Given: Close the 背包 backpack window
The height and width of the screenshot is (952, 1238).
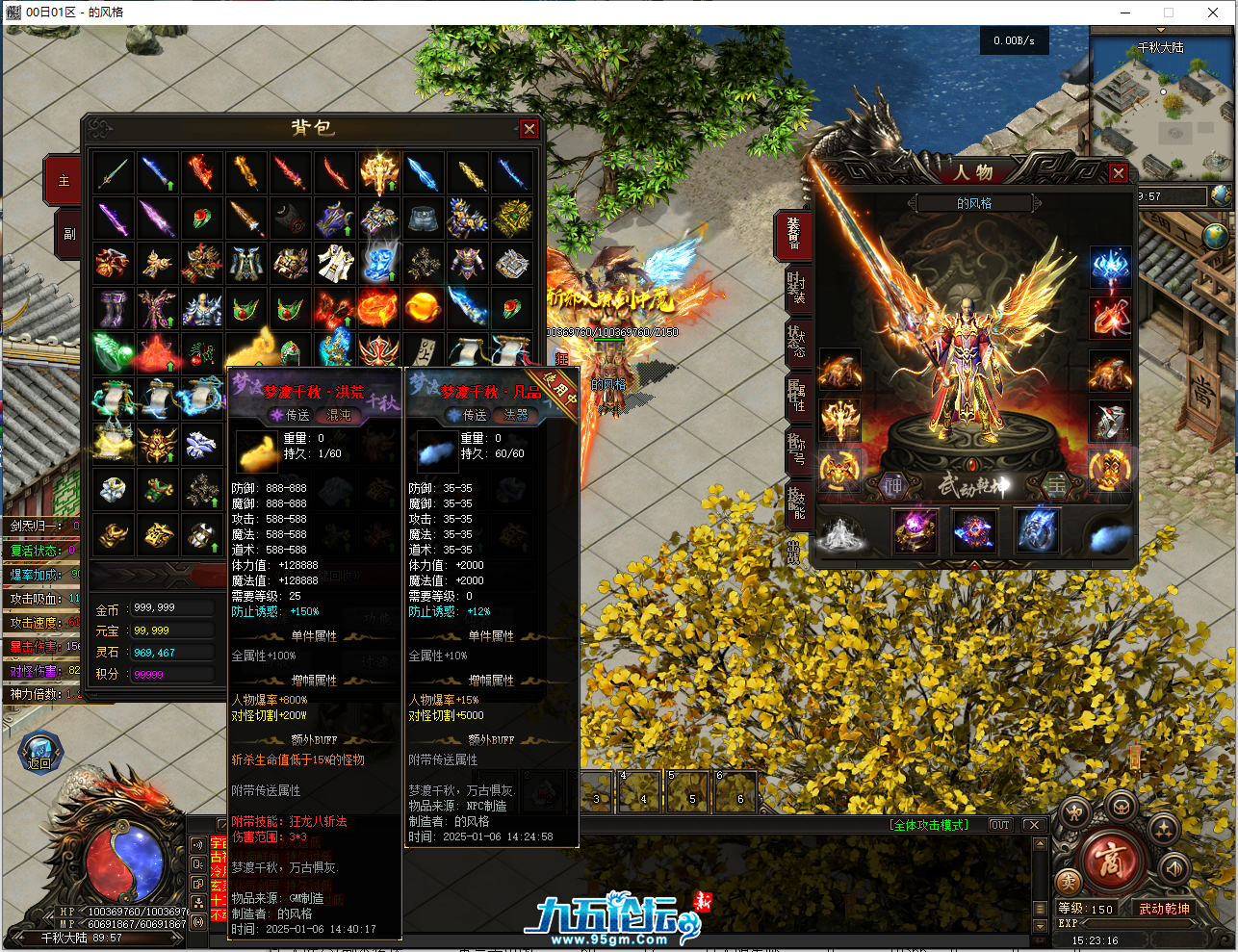Looking at the screenshot, I should [x=529, y=129].
